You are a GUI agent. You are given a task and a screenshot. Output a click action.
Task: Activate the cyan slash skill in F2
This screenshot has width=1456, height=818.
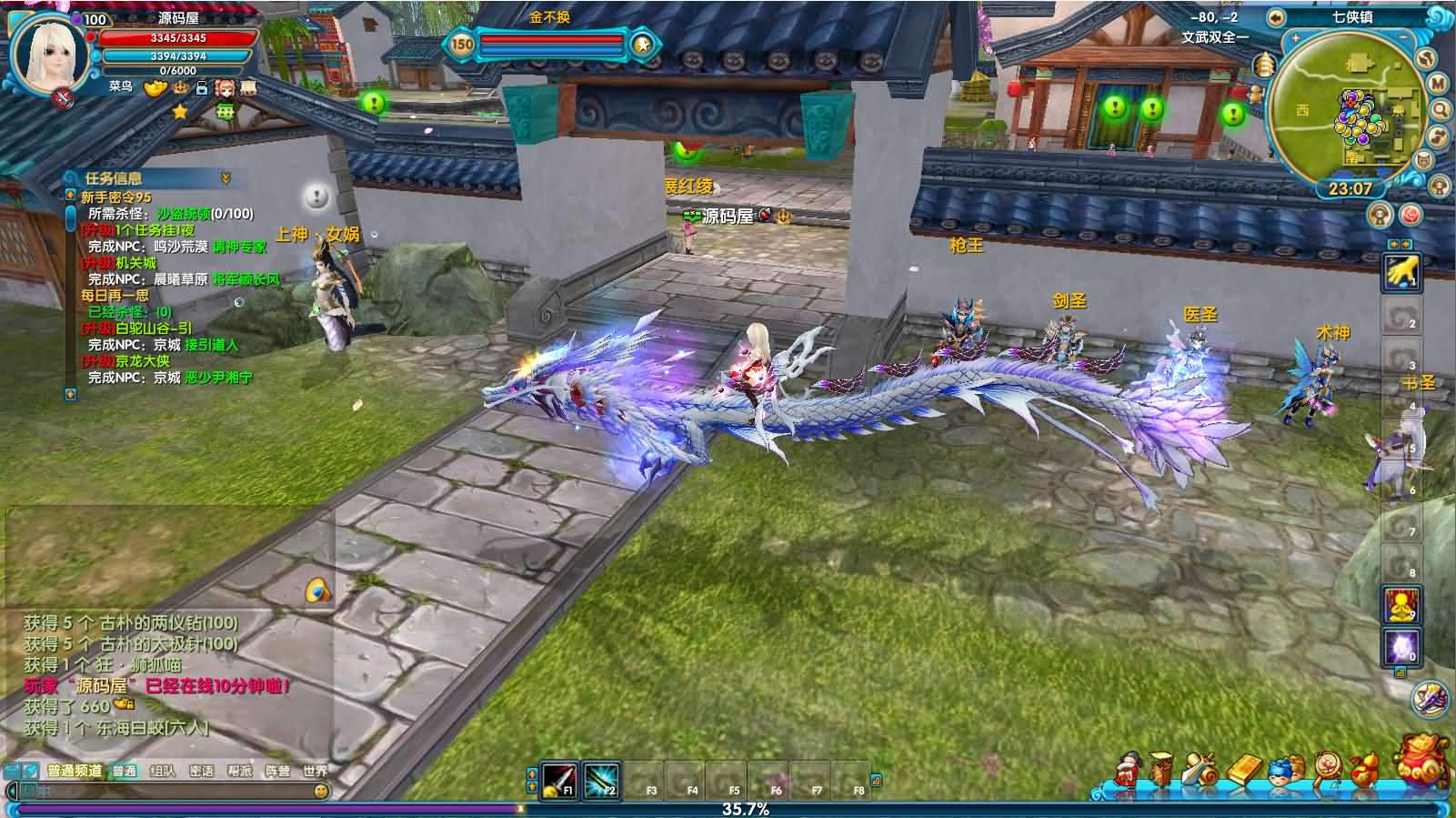(x=600, y=781)
